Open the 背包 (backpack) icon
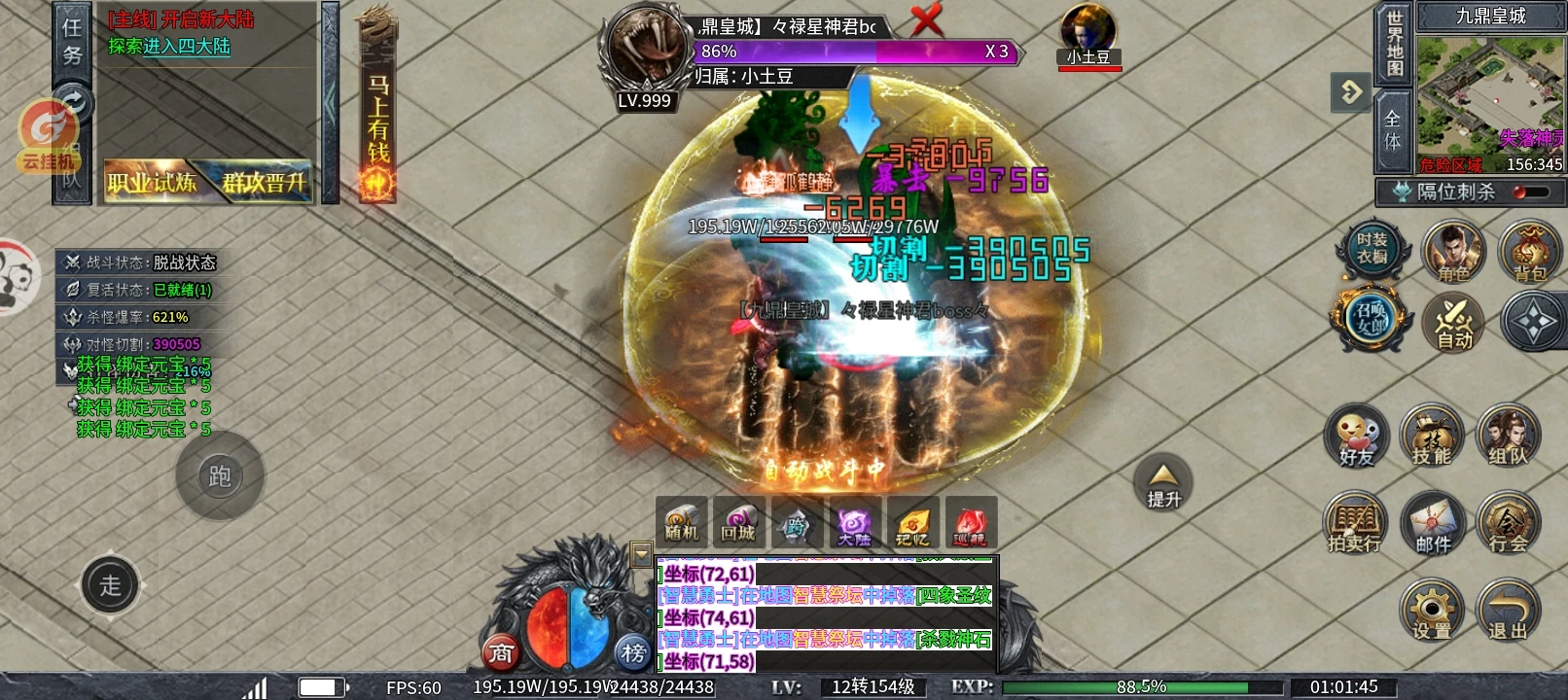This screenshot has height=700, width=1568. (1527, 253)
